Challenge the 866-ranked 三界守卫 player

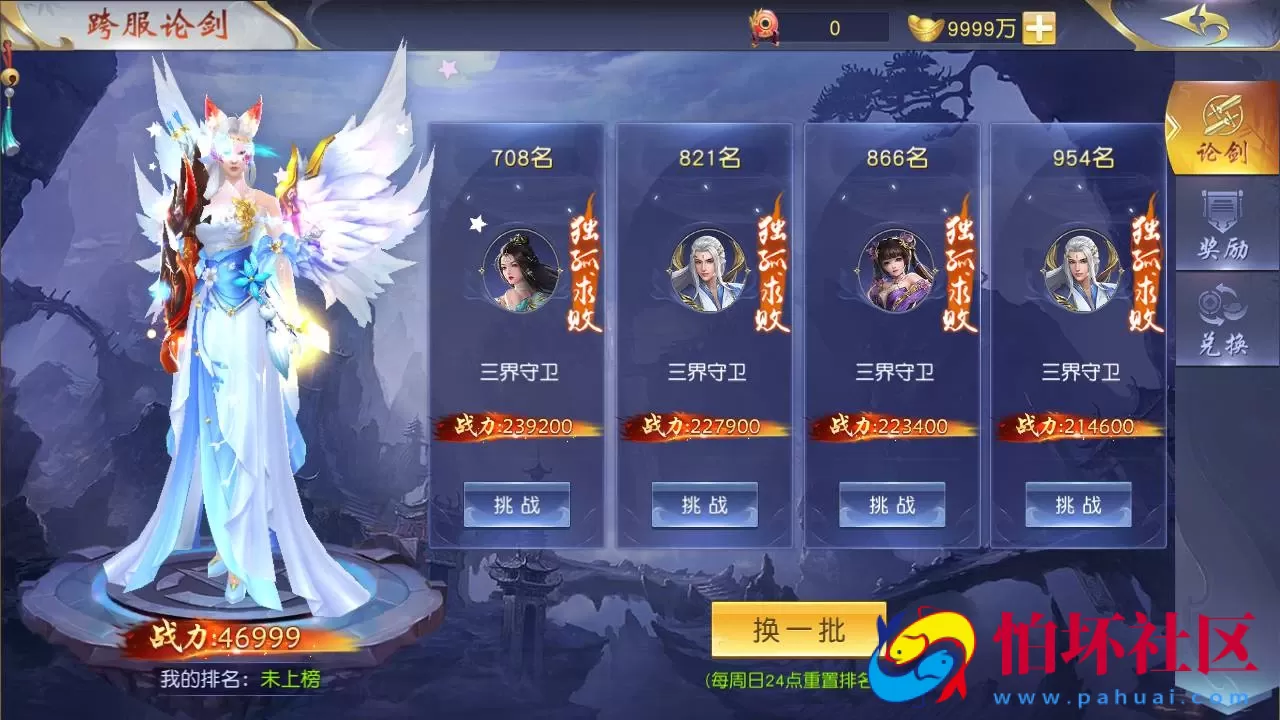pos(890,505)
